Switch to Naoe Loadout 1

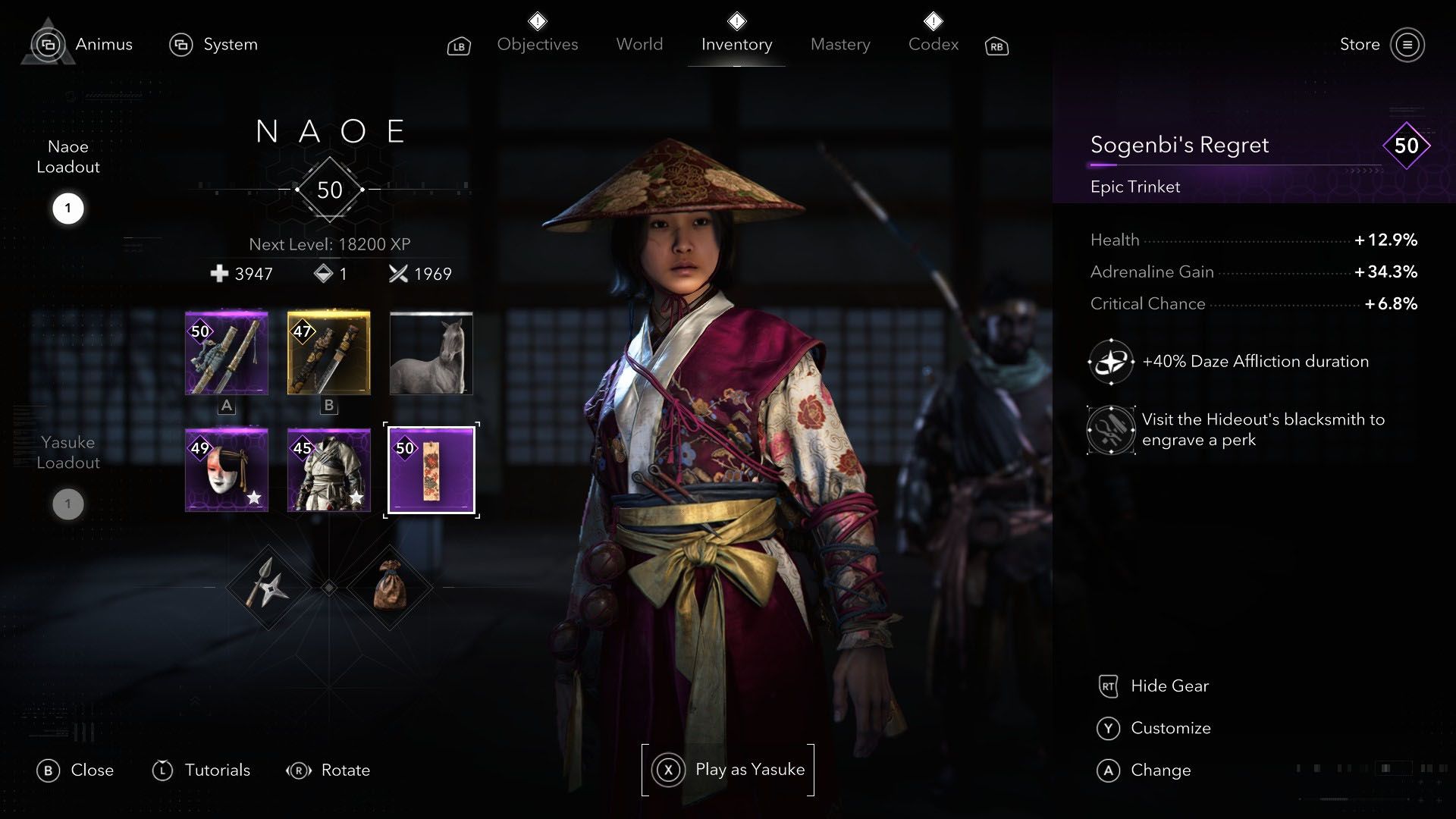(x=68, y=209)
